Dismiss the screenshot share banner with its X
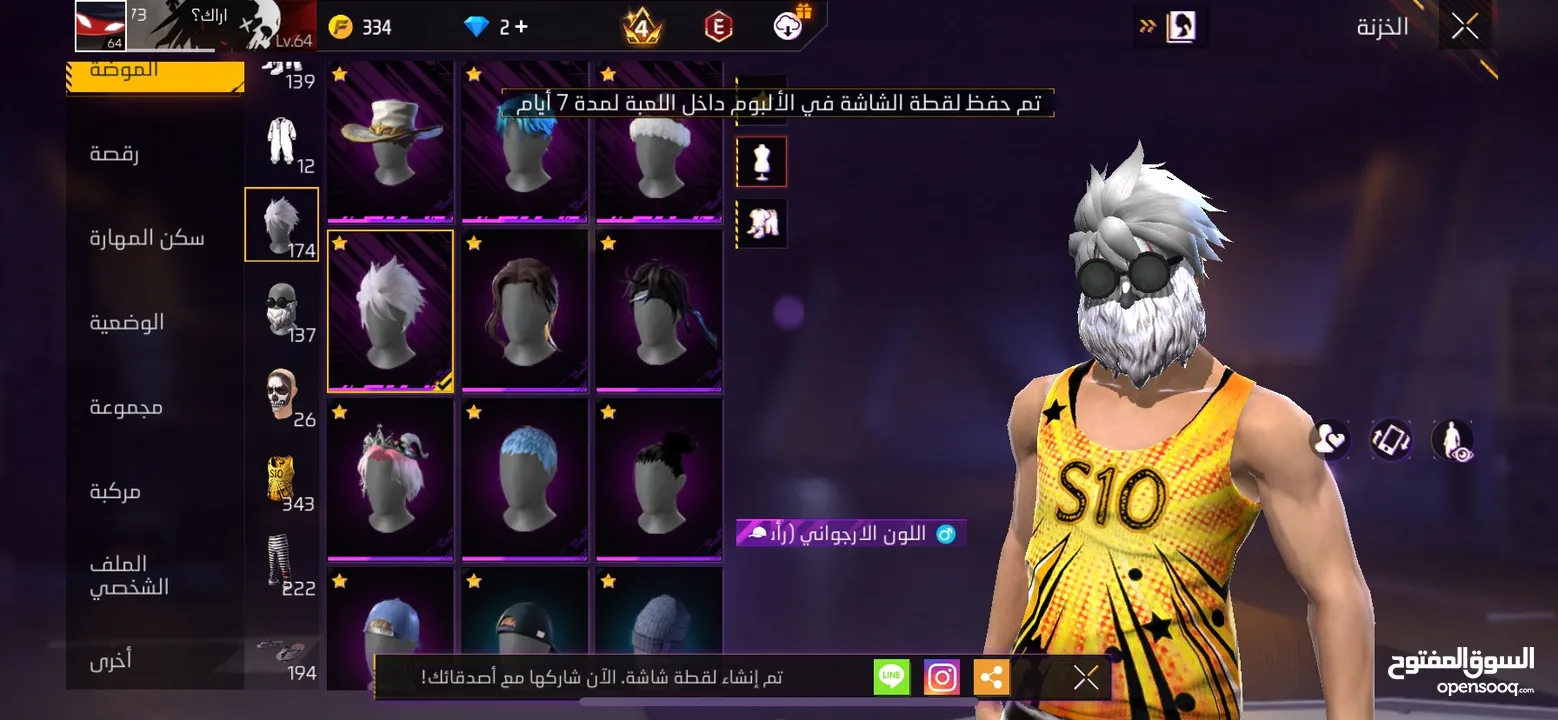This screenshot has width=1558, height=720. point(1085,676)
